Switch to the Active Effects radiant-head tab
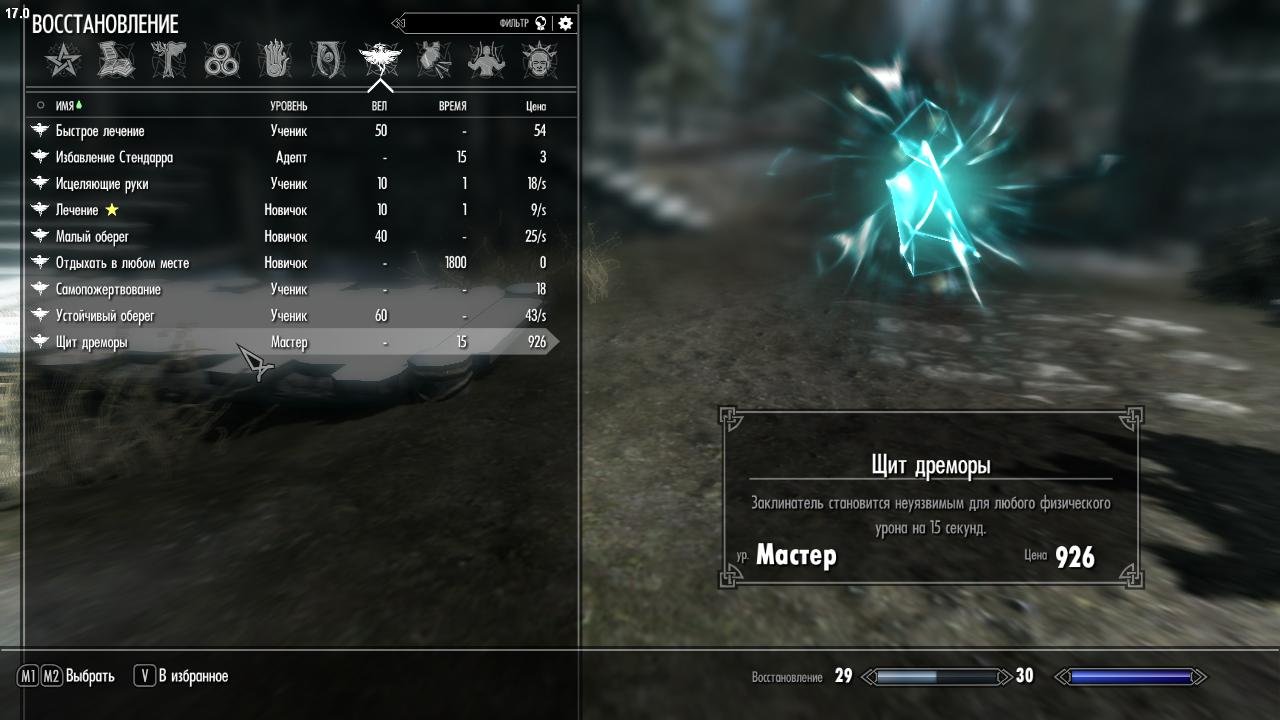The image size is (1280, 720). point(539,60)
